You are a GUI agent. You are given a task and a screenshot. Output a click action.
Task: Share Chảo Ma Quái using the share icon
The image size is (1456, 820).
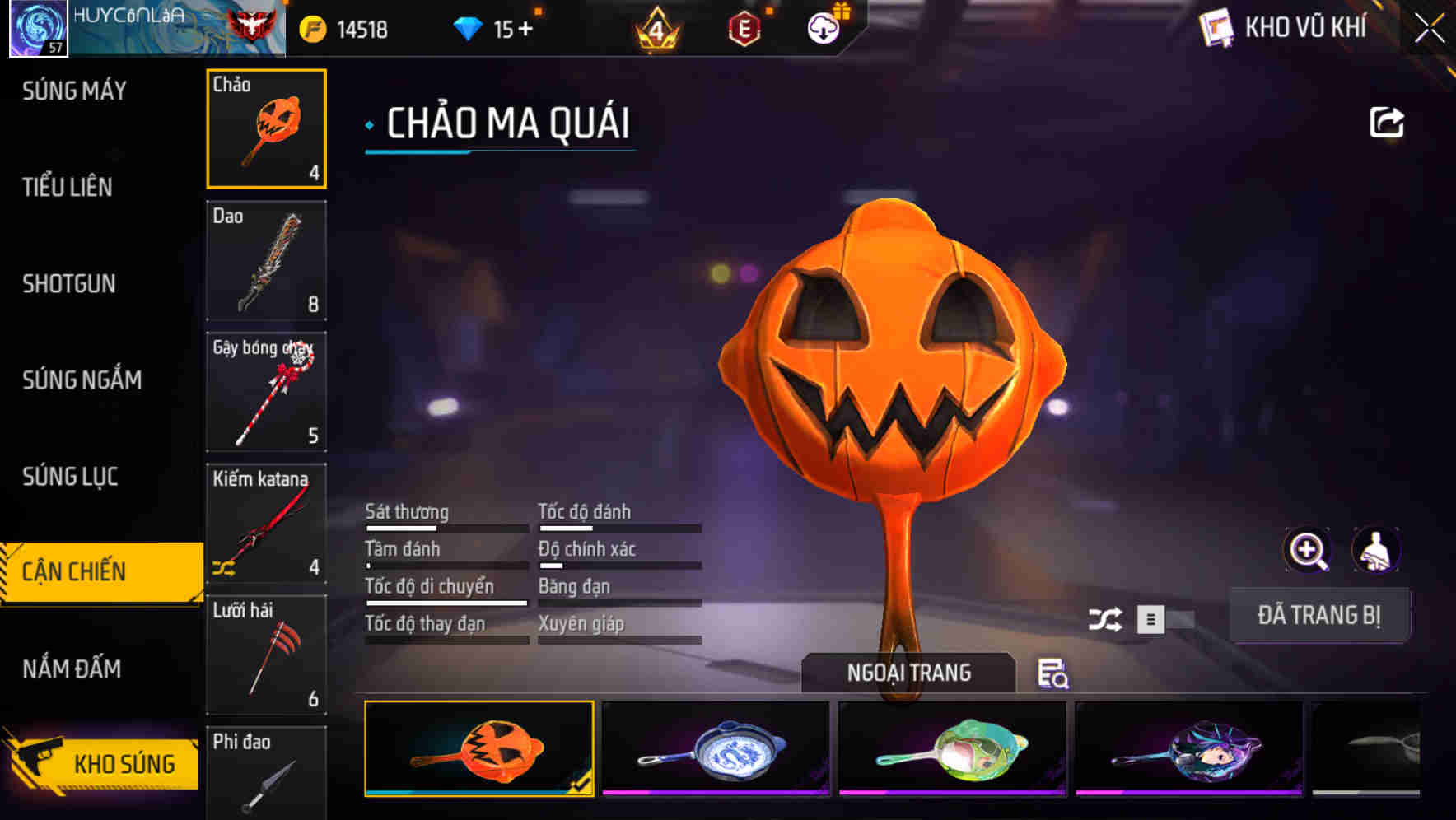[1387, 122]
